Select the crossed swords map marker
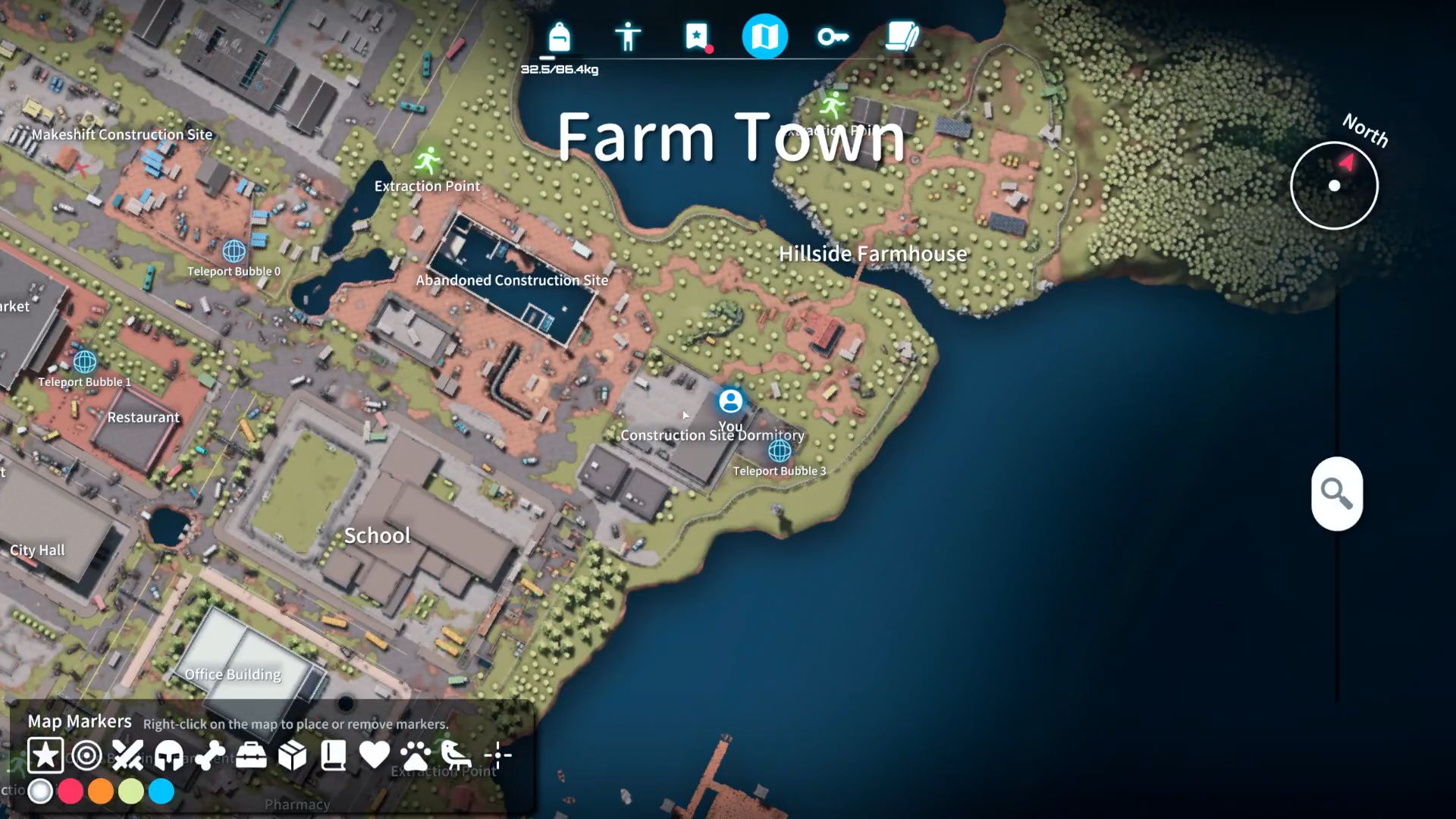Screen dimensions: 1456x819 pos(127,755)
